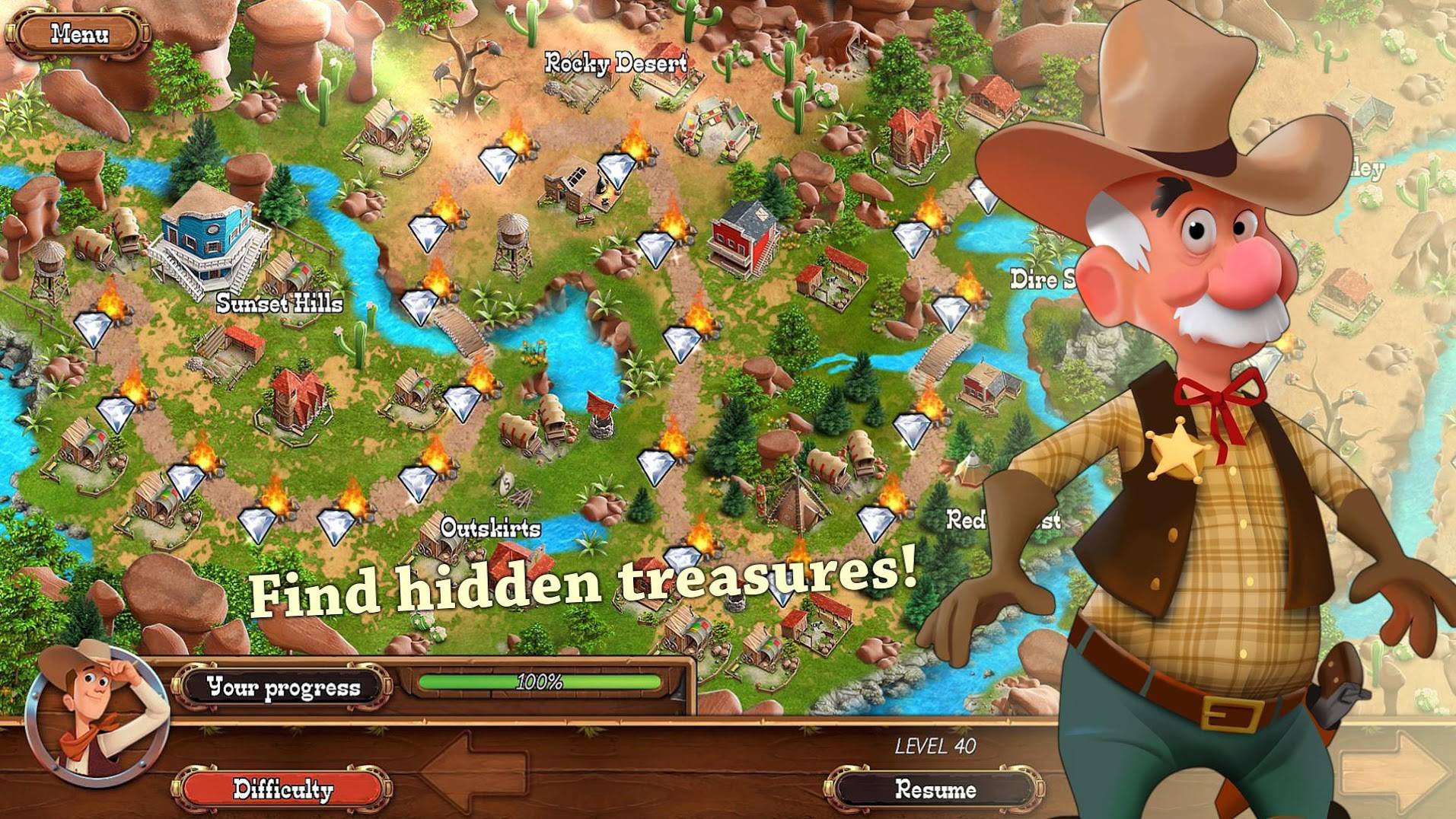The width and height of the screenshot is (1456, 819).
Task: Select the cowboy player portrait
Action: 95,715
